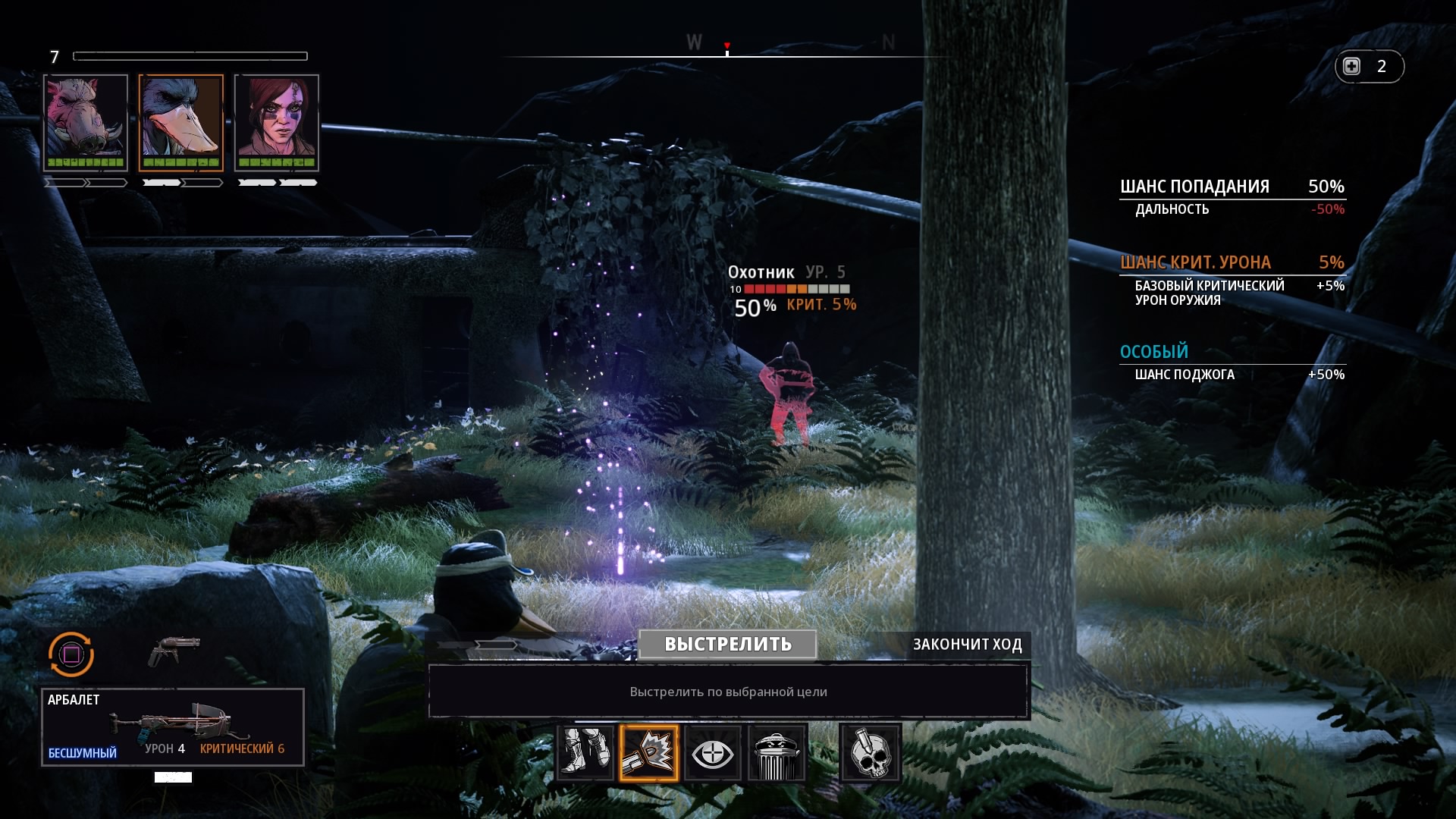Switch to the secondary pistol weapon
Viewport: 1456px width, 819px height.
coord(174,651)
